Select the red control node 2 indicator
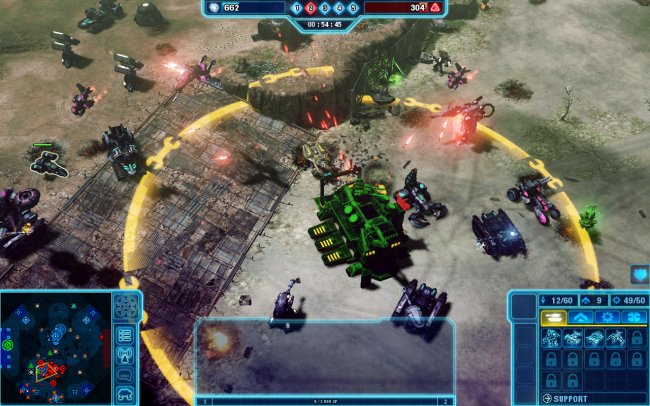Screen dimensions: 650x406 click(309, 8)
